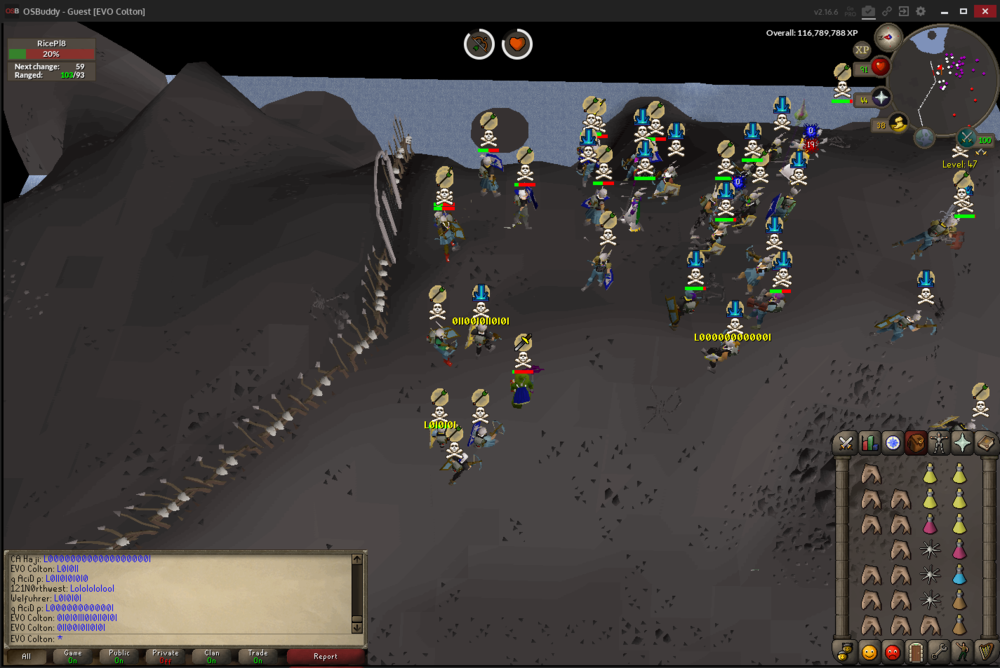
Task: Open the Quest List tab
Action: click(x=892, y=443)
